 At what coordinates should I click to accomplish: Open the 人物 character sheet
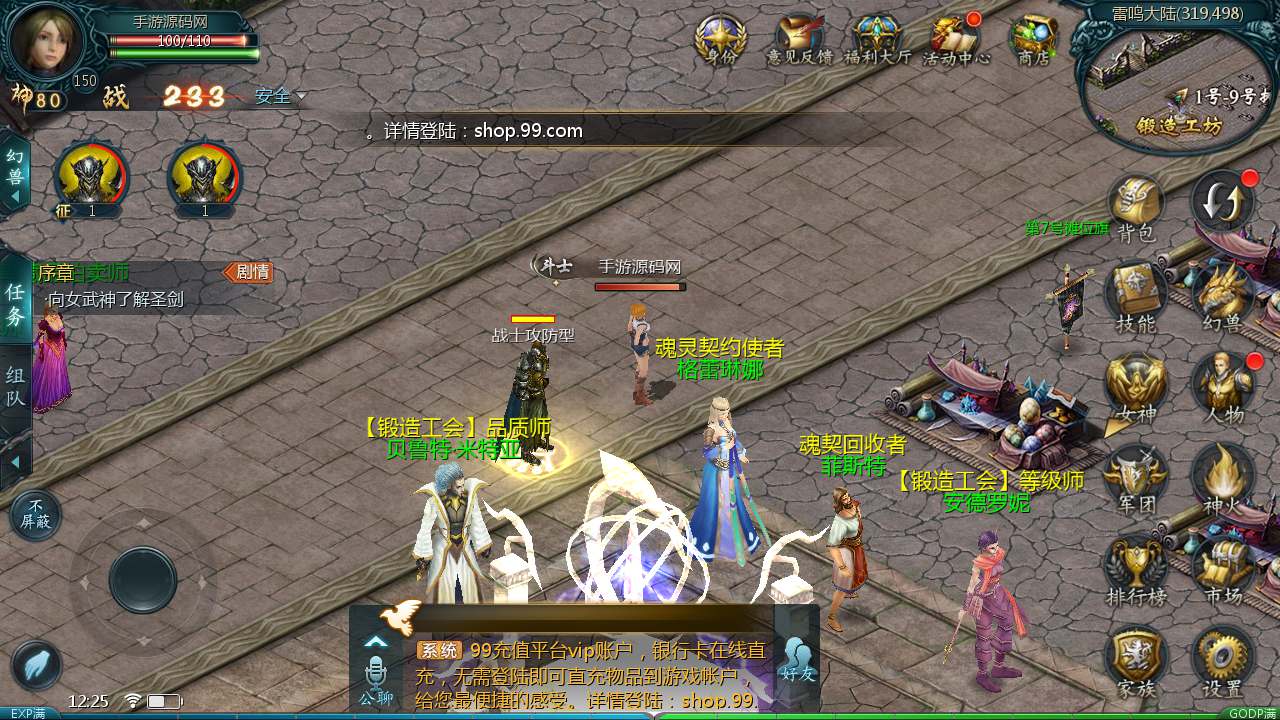(x=1222, y=387)
